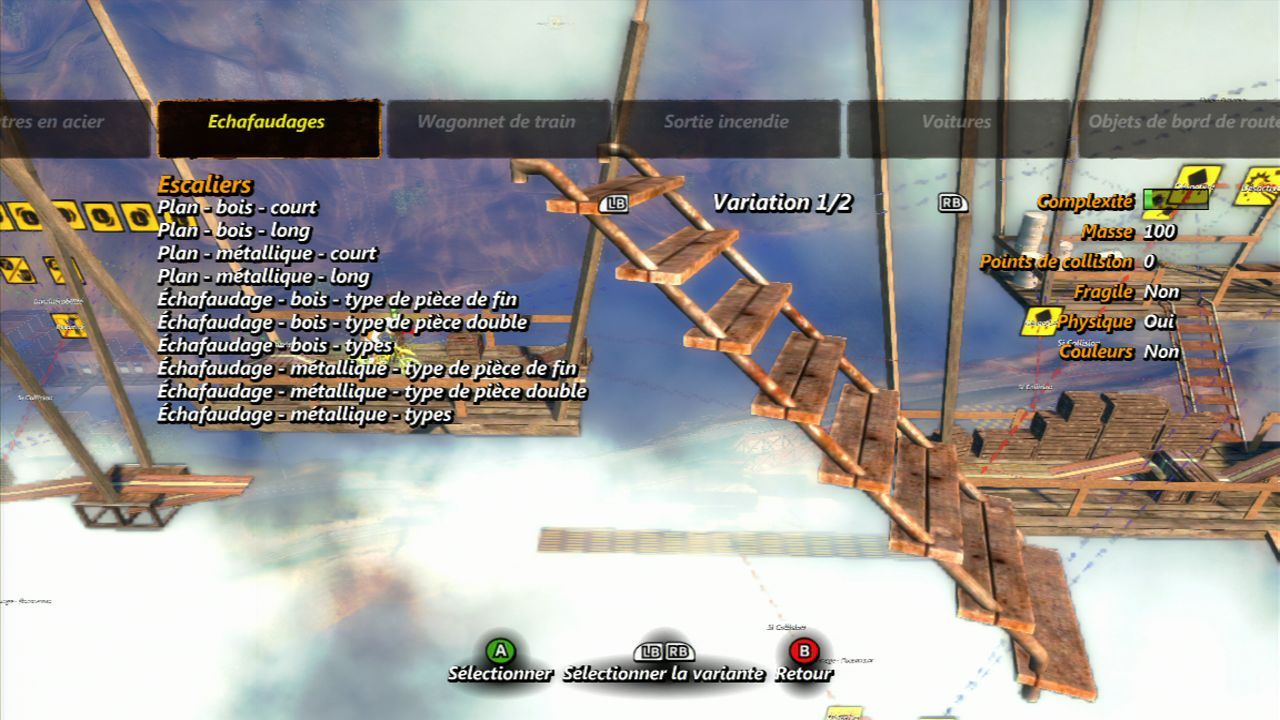Select Échafaudage - métallique - types
Screen dimensions: 1280x720
(x=304, y=415)
